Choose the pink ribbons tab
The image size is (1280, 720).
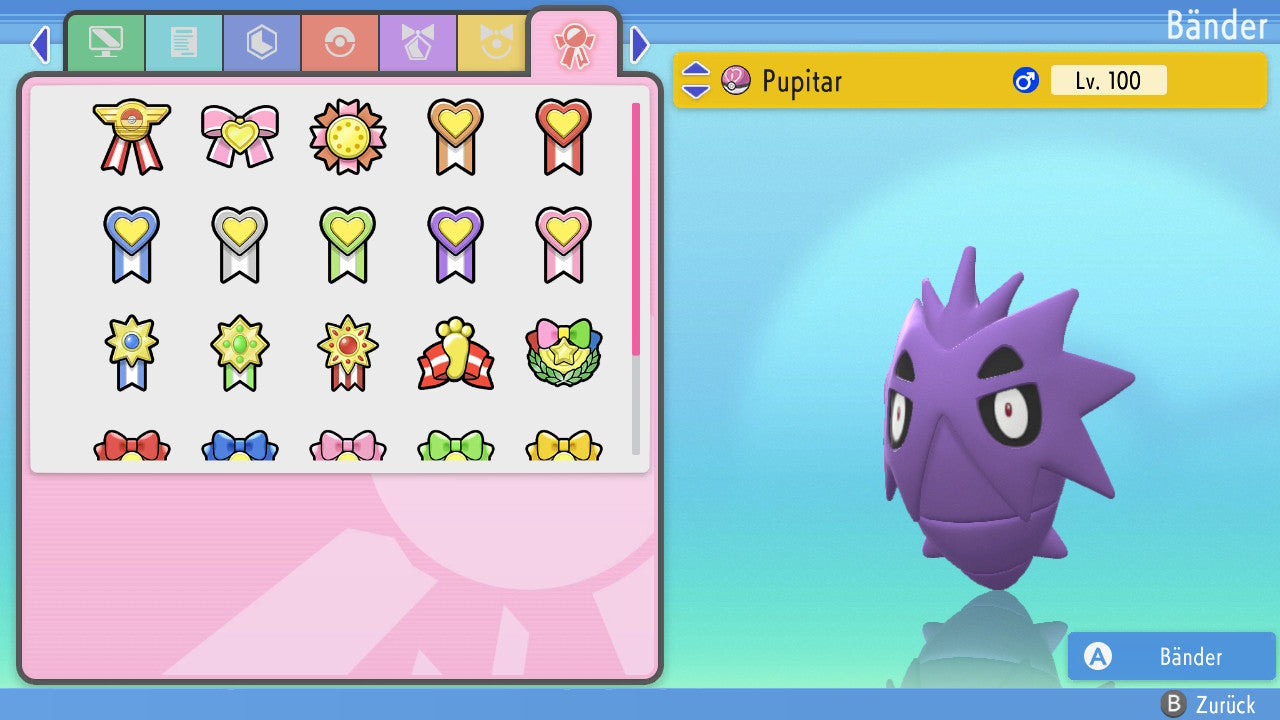[x=574, y=43]
